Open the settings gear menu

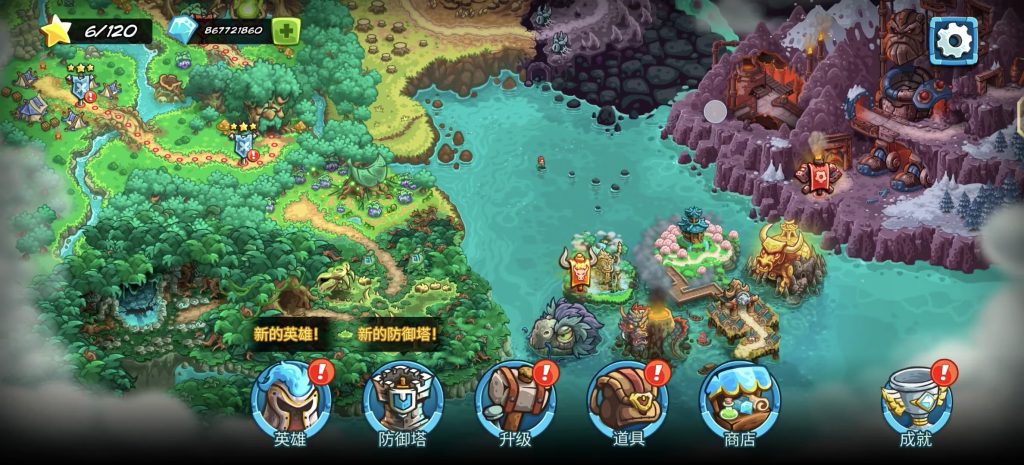point(953,41)
